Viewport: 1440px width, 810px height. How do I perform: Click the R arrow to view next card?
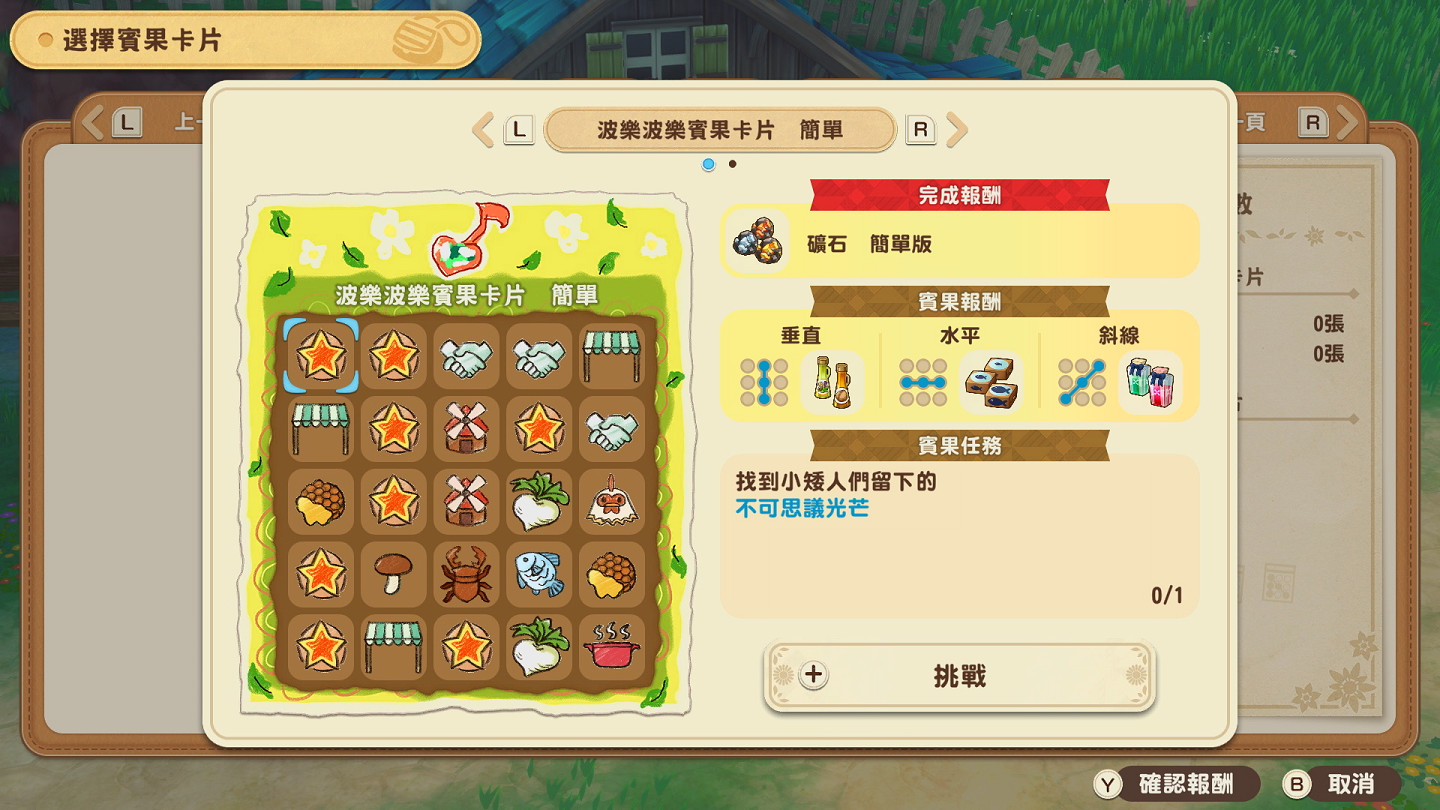point(957,129)
